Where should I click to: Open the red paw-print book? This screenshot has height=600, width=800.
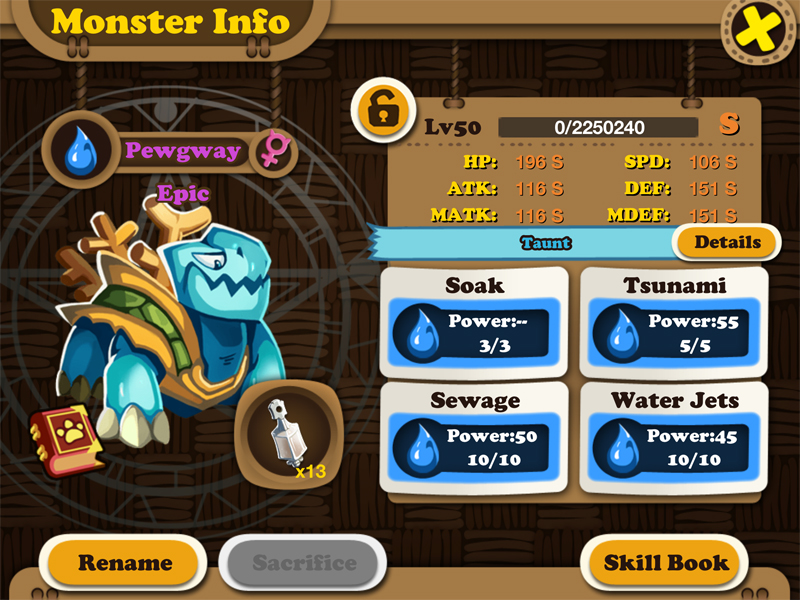point(66,439)
